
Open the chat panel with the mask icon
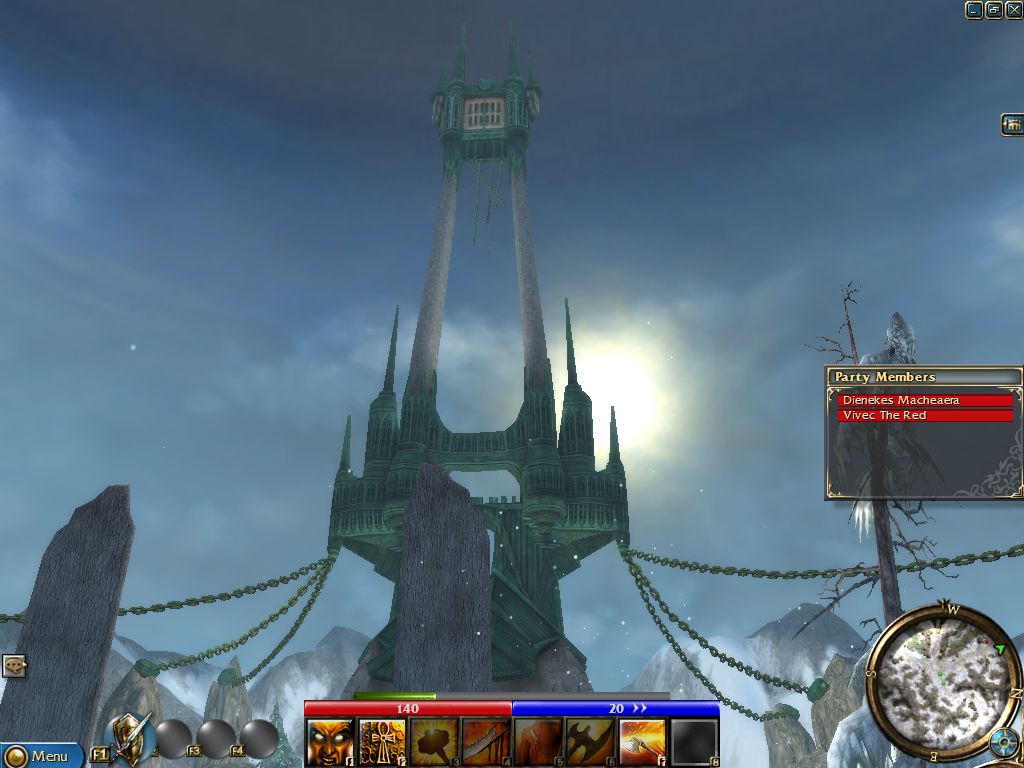[13, 665]
